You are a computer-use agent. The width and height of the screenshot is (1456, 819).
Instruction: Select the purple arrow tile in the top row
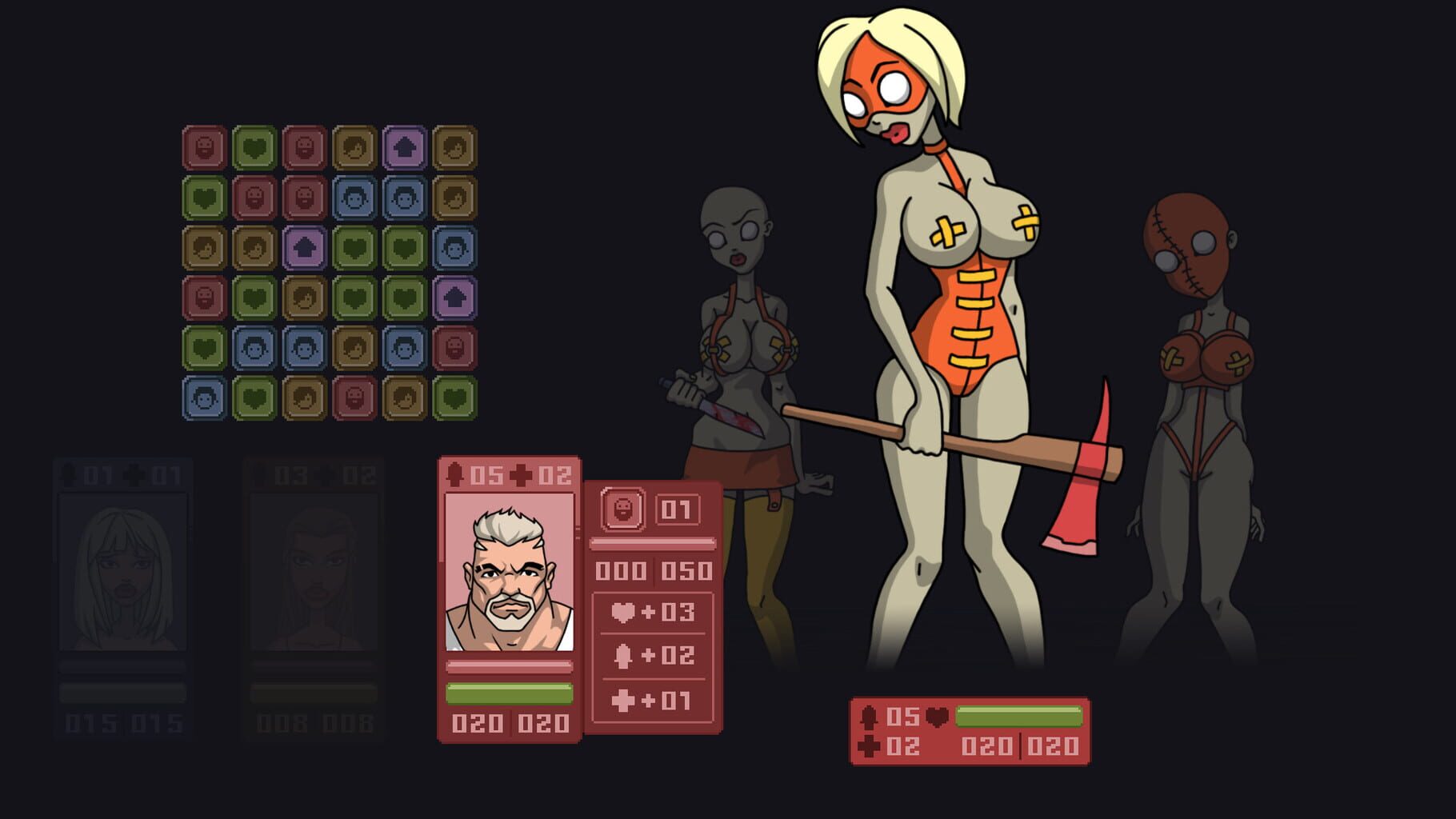click(x=405, y=146)
